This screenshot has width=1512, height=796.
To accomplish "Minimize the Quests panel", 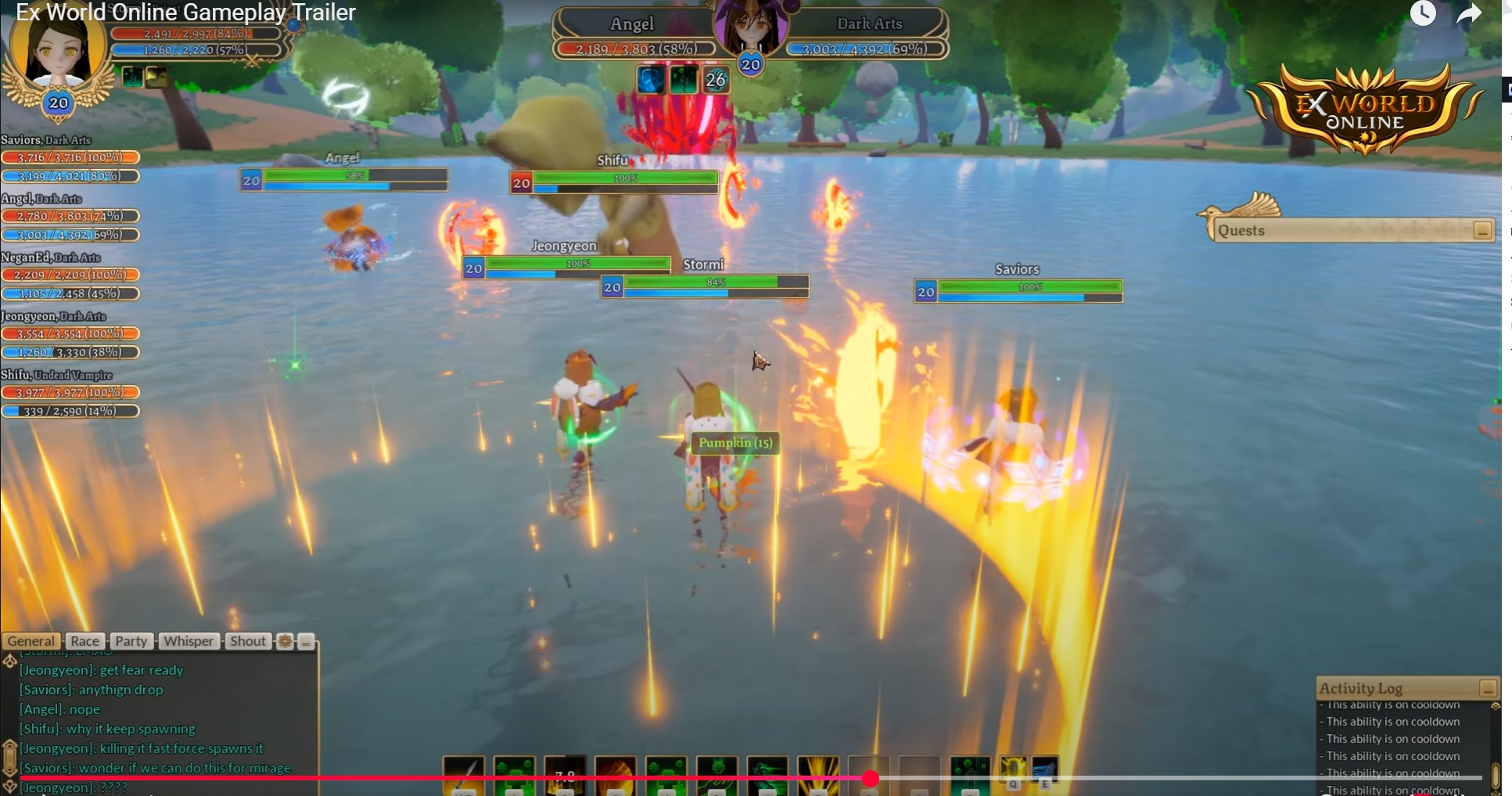I will click(1482, 229).
